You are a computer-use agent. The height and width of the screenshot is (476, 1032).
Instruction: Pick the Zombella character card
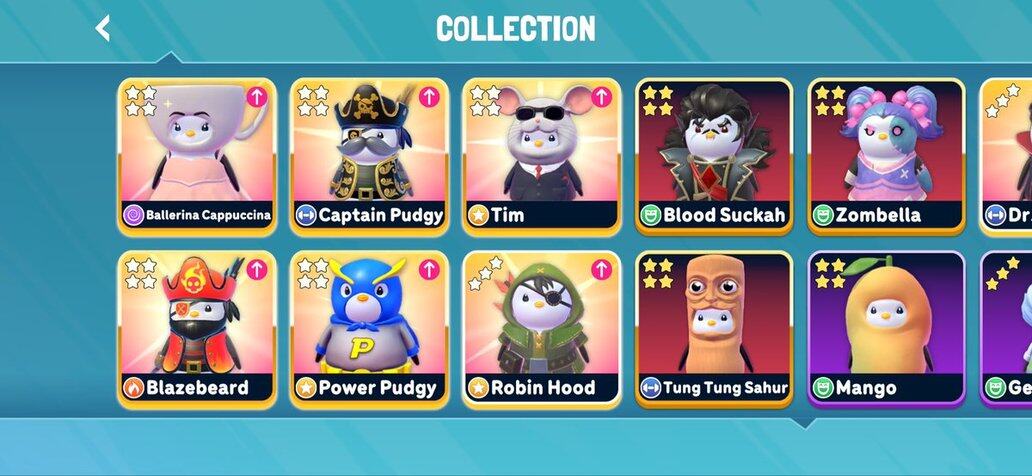coord(886,156)
